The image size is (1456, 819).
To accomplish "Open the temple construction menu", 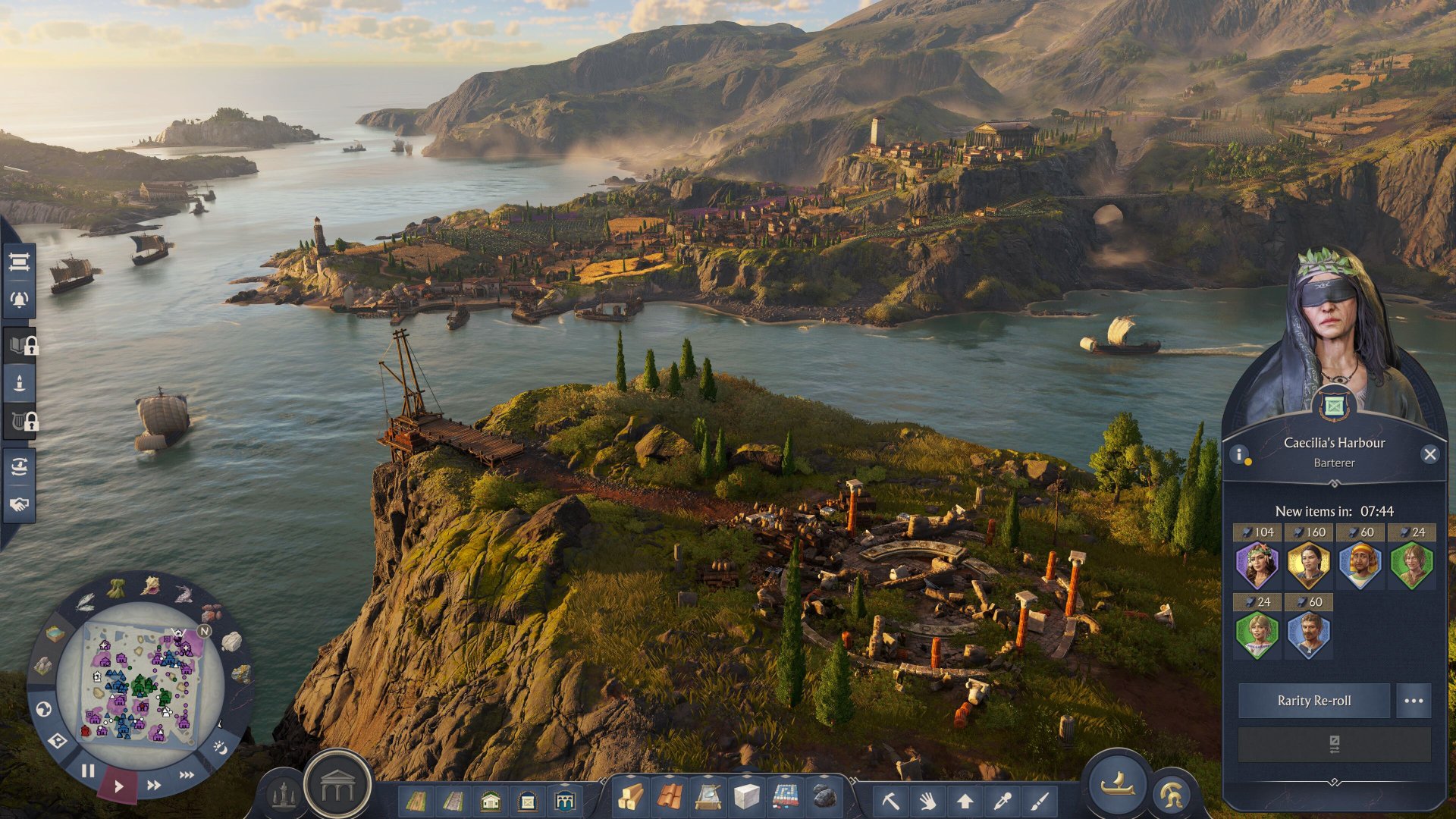I will click(337, 788).
